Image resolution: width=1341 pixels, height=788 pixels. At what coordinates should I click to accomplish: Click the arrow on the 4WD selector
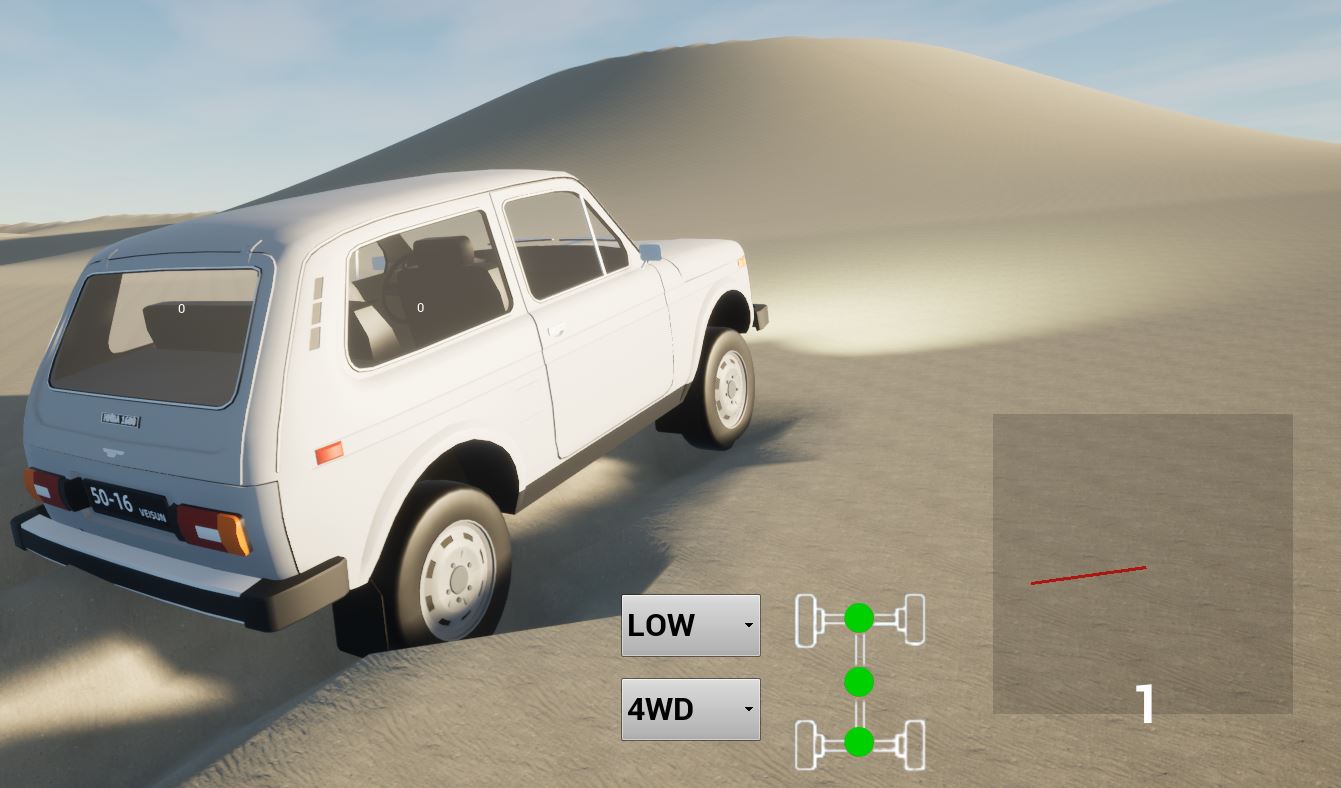(x=747, y=709)
